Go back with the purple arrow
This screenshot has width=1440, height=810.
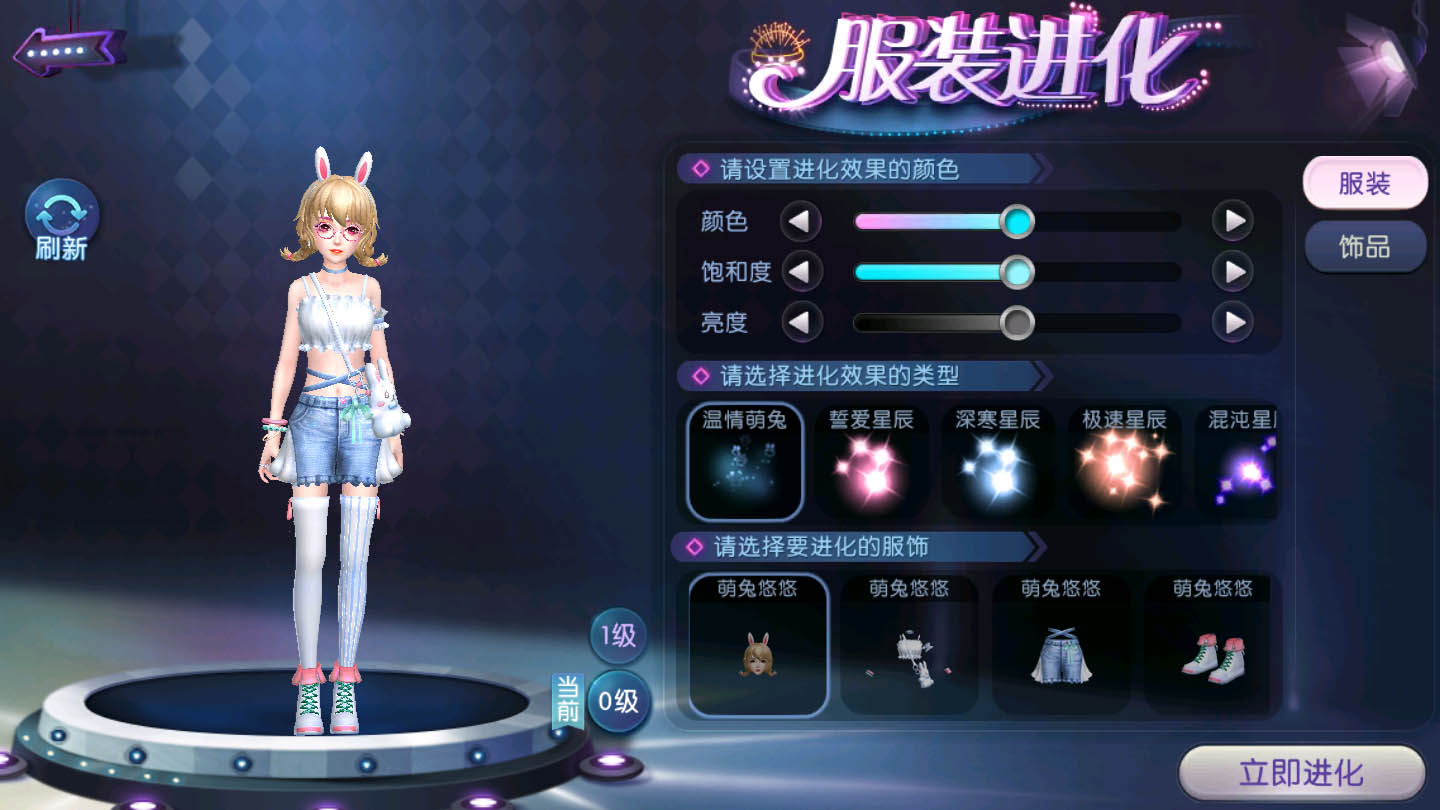[x=68, y=50]
